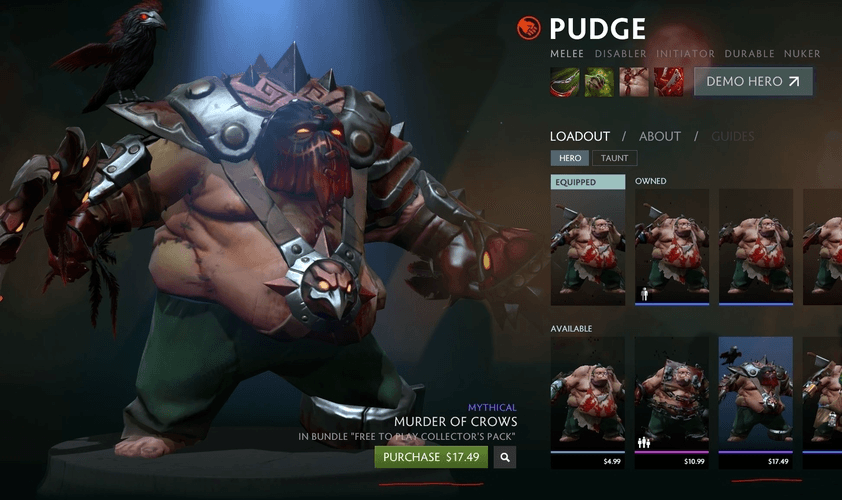
Task: Switch to the About tab
Action: (660, 136)
